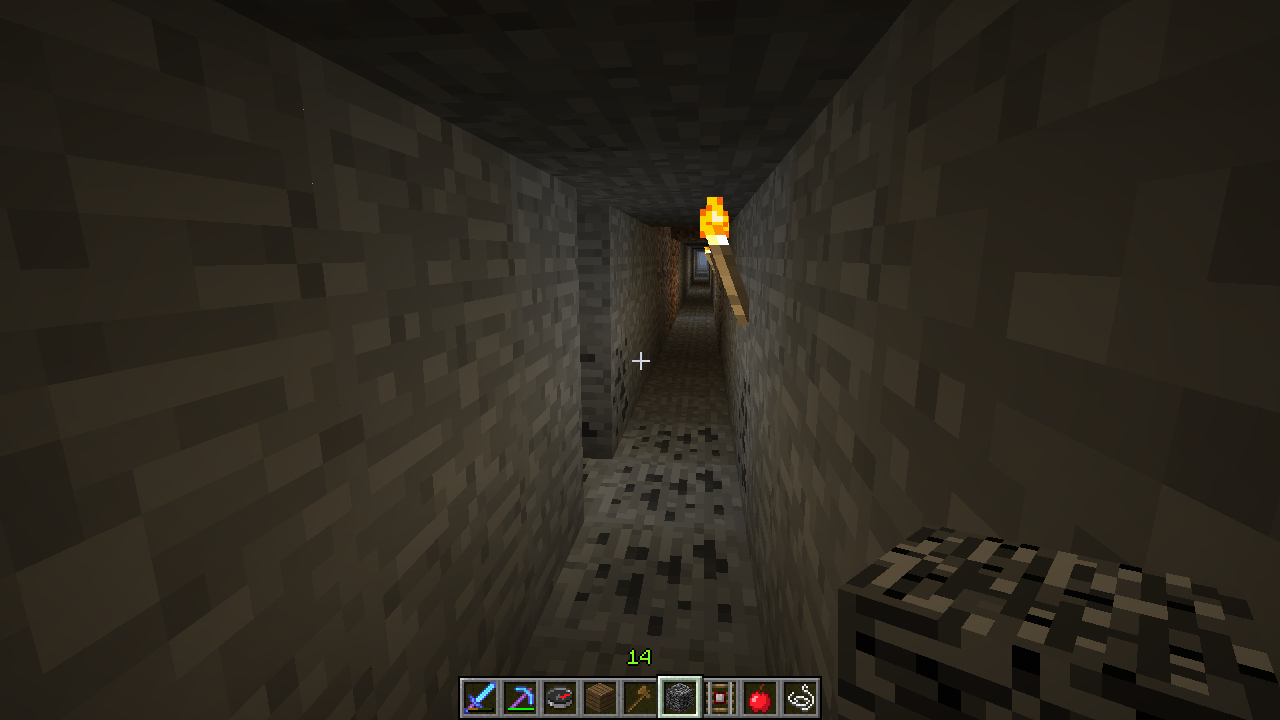Choose the red apple hotbar slot

(760, 697)
